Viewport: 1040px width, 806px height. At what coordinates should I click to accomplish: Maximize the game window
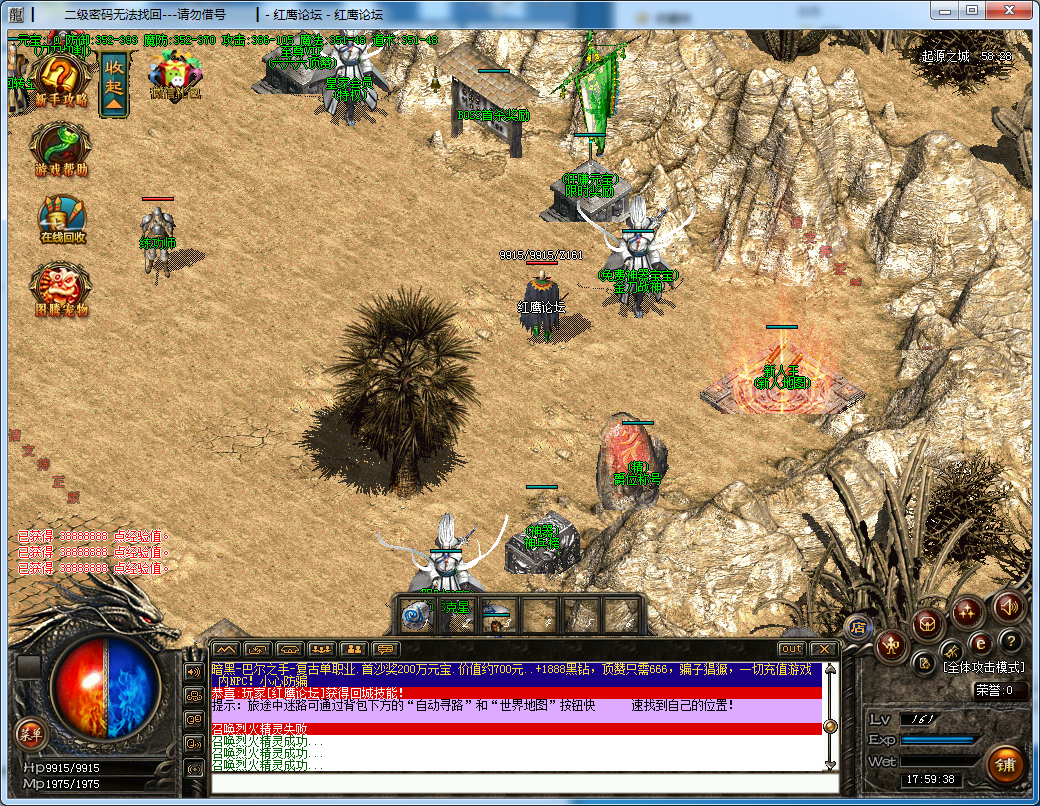(971, 10)
